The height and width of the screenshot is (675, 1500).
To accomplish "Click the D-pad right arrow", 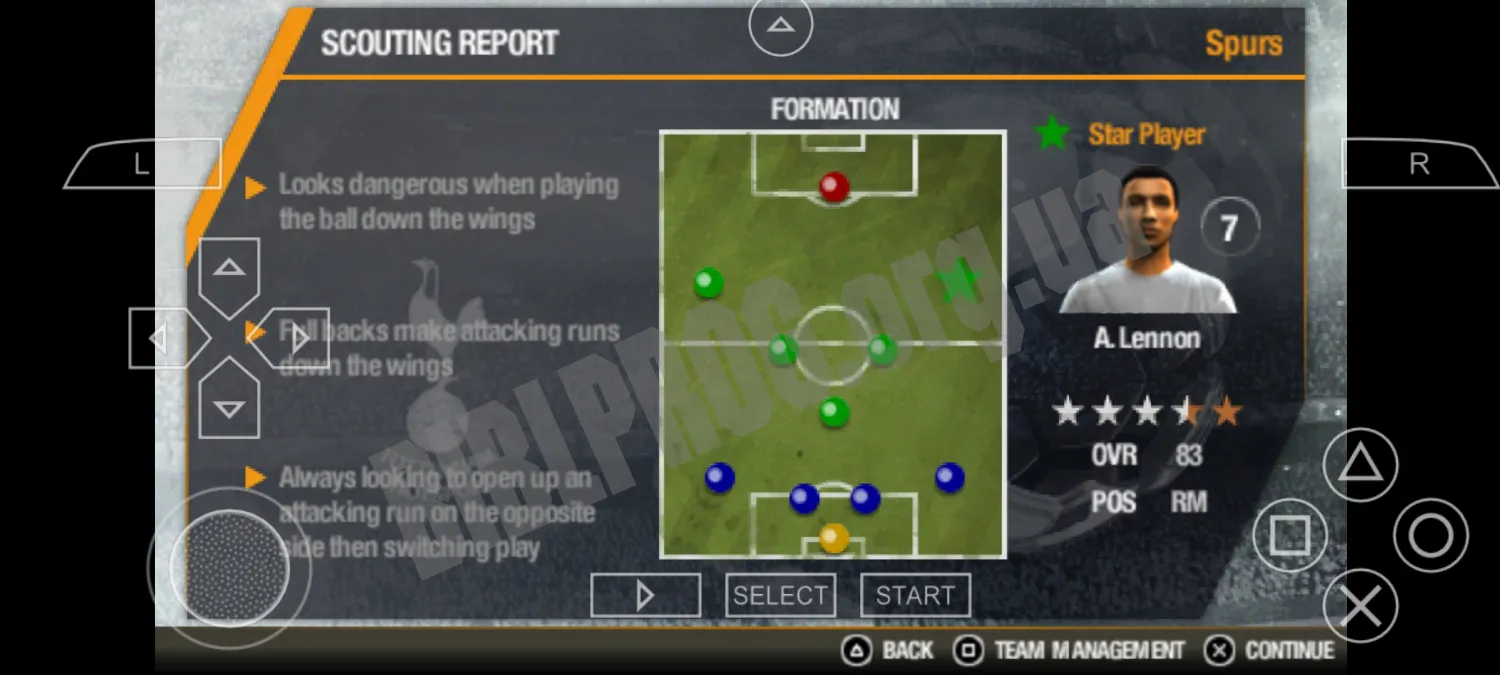I will (x=297, y=338).
